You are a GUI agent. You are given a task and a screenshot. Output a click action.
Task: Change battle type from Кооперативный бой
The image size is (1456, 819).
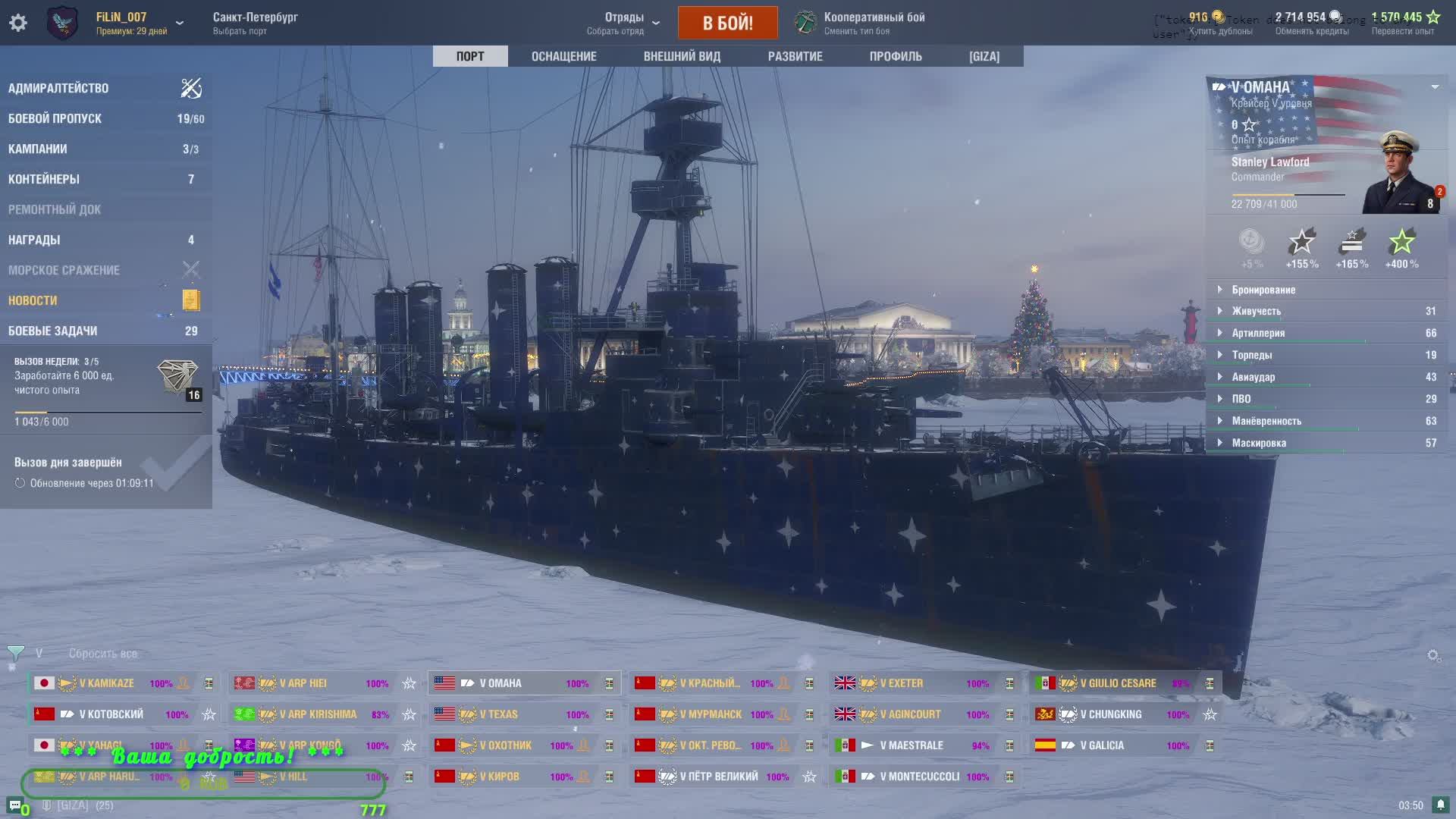(x=874, y=23)
